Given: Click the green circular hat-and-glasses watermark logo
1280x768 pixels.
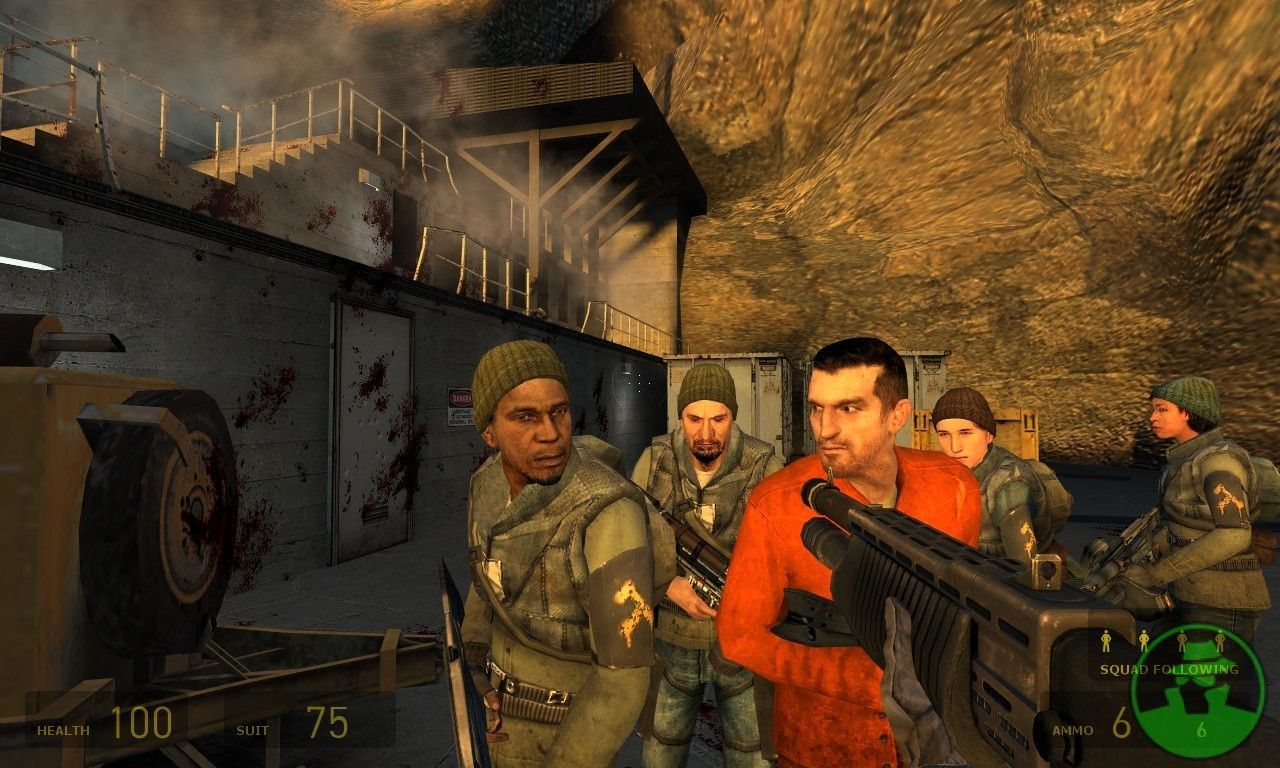Looking at the screenshot, I should pyautogui.click(x=1197, y=691).
